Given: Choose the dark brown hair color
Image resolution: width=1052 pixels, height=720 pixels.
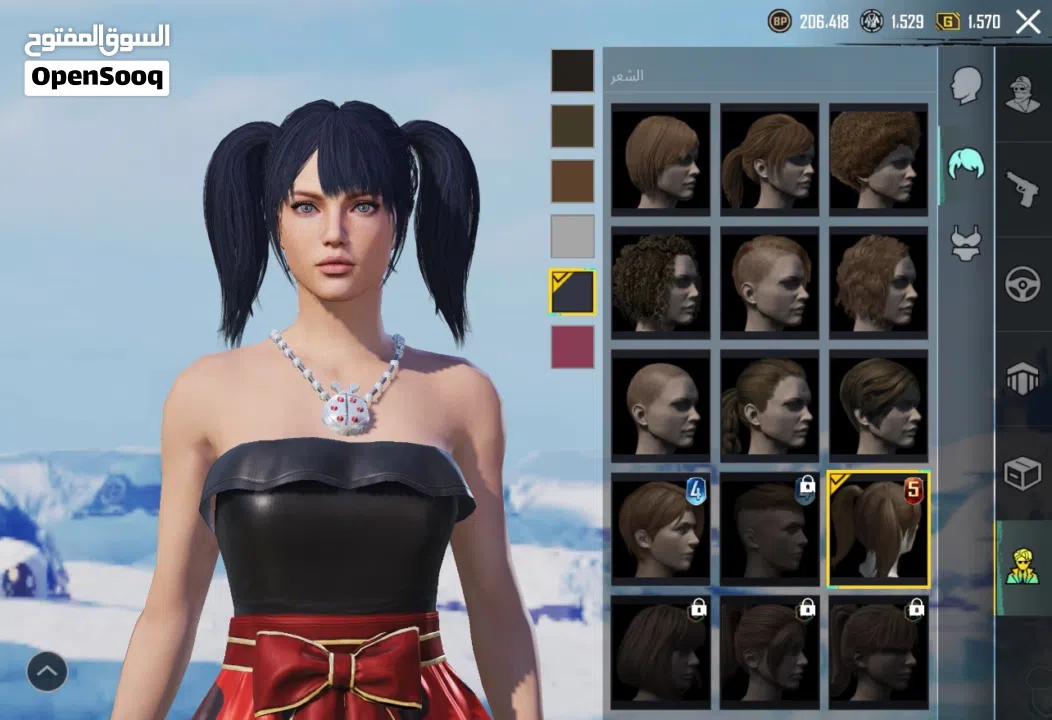Looking at the screenshot, I should (572, 126).
